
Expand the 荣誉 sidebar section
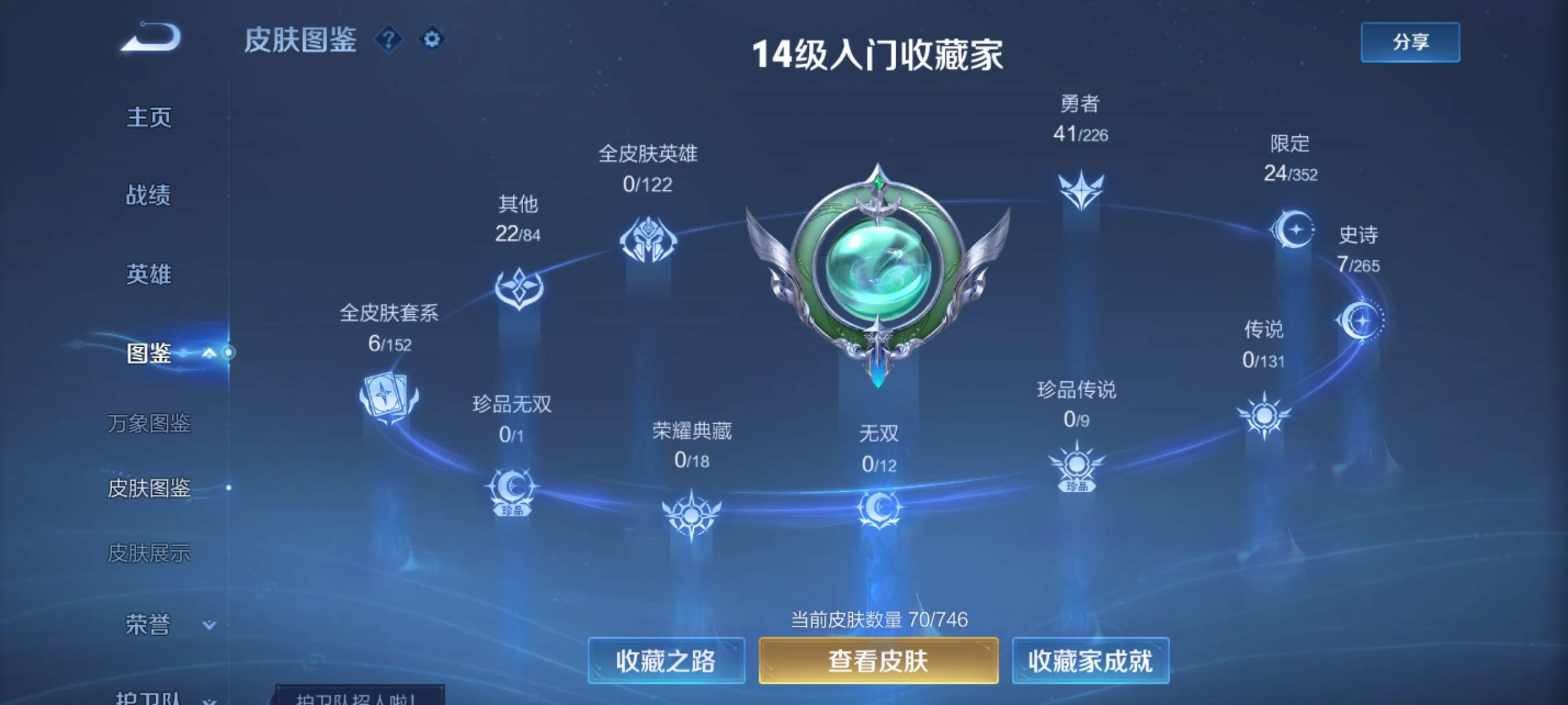tap(209, 624)
